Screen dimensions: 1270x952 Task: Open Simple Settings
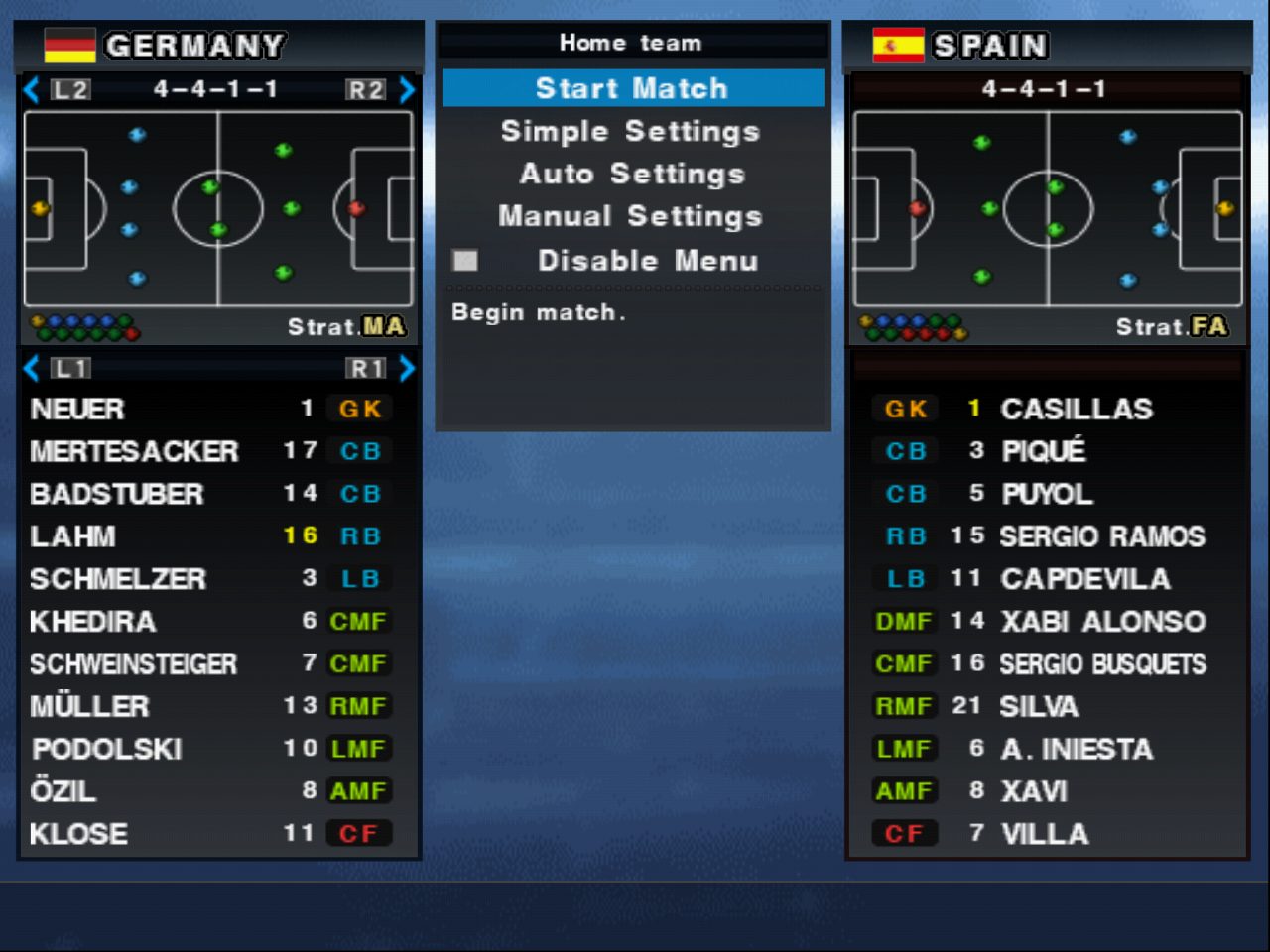[x=630, y=131]
